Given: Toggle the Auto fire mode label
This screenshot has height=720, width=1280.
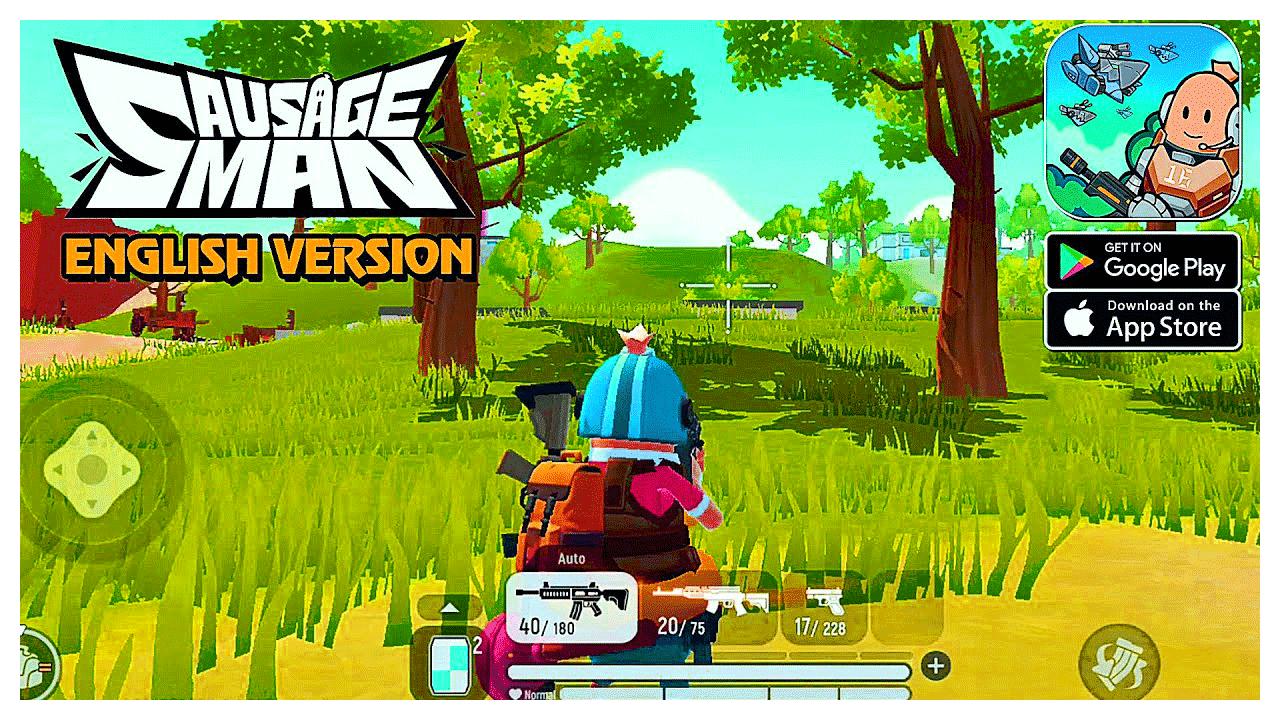Looking at the screenshot, I should tap(575, 558).
